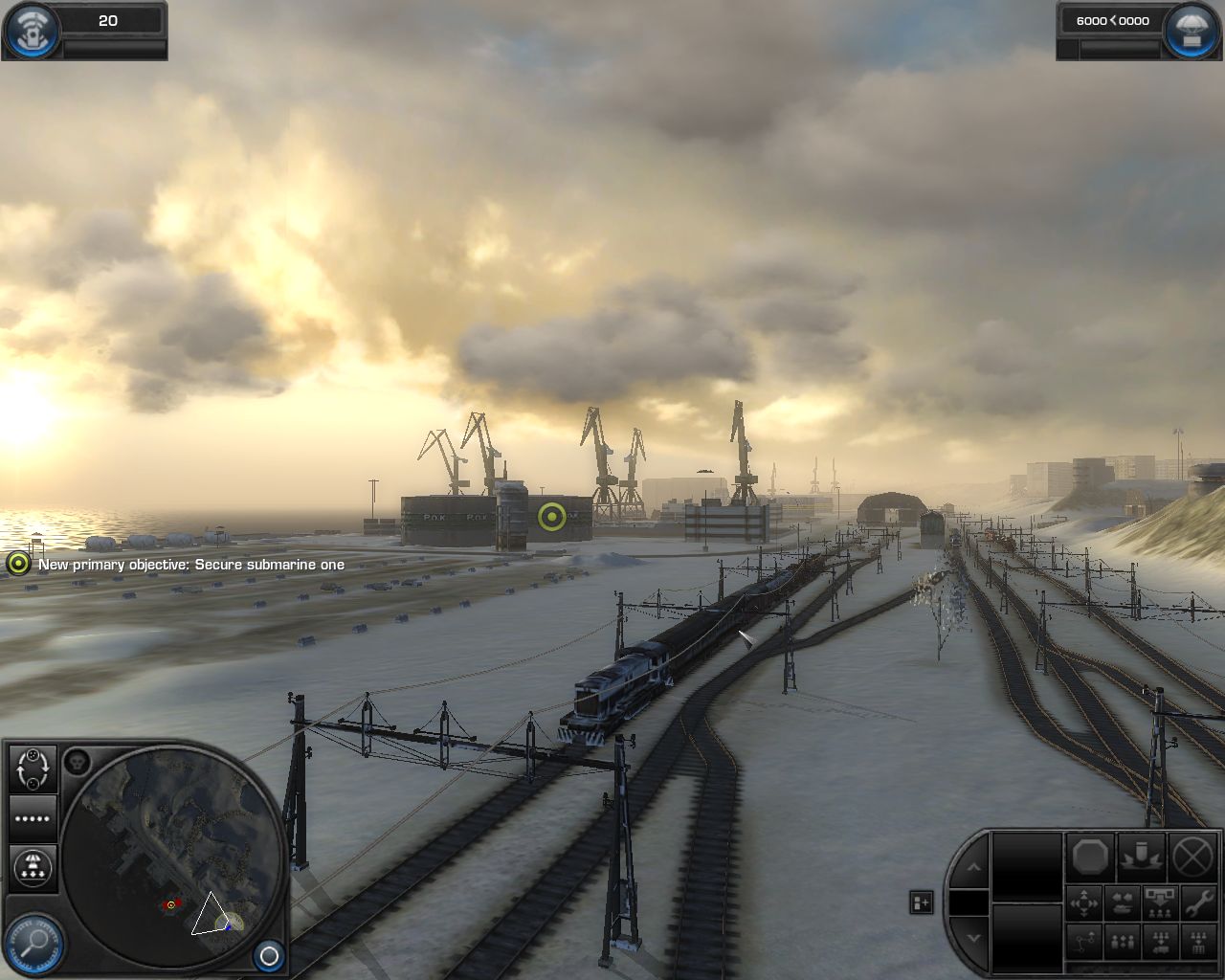Click the new primary objective notification
The image size is (1225, 980).
click(x=190, y=565)
